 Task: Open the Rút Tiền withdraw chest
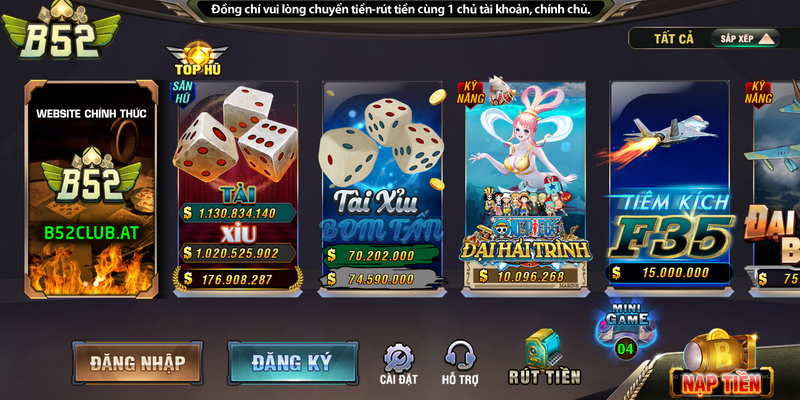pyautogui.click(x=543, y=358)
